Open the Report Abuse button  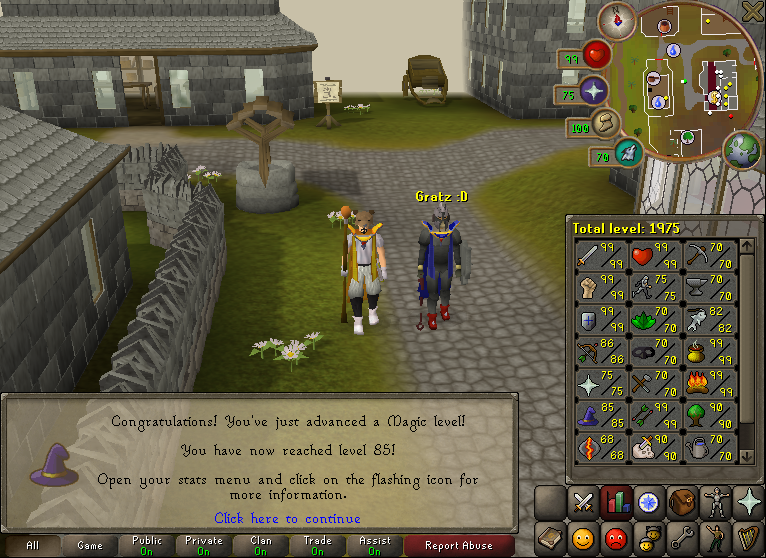pyautogui.click(x=458, y=546)
